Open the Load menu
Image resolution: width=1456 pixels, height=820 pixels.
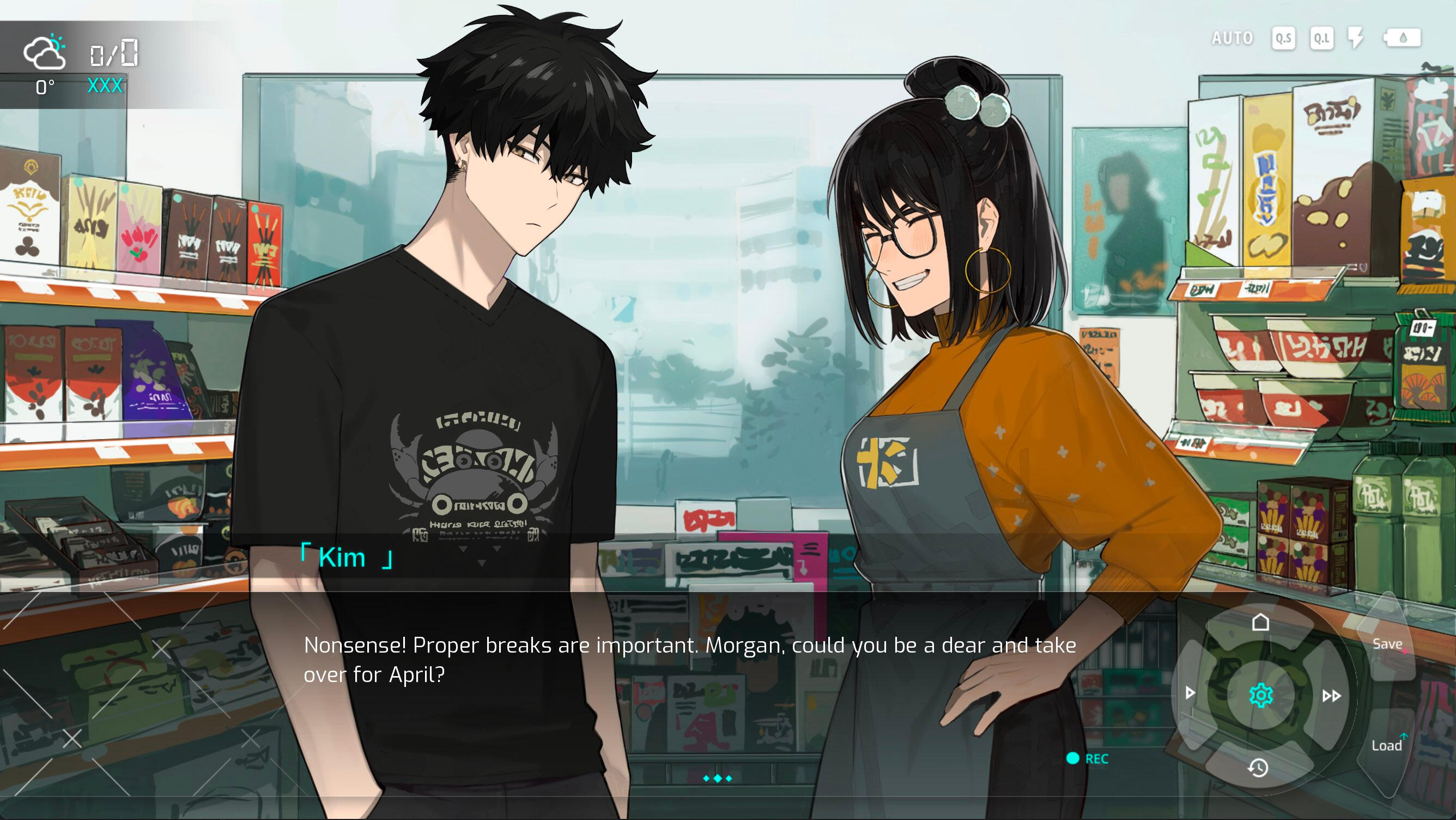[1386, 745]
